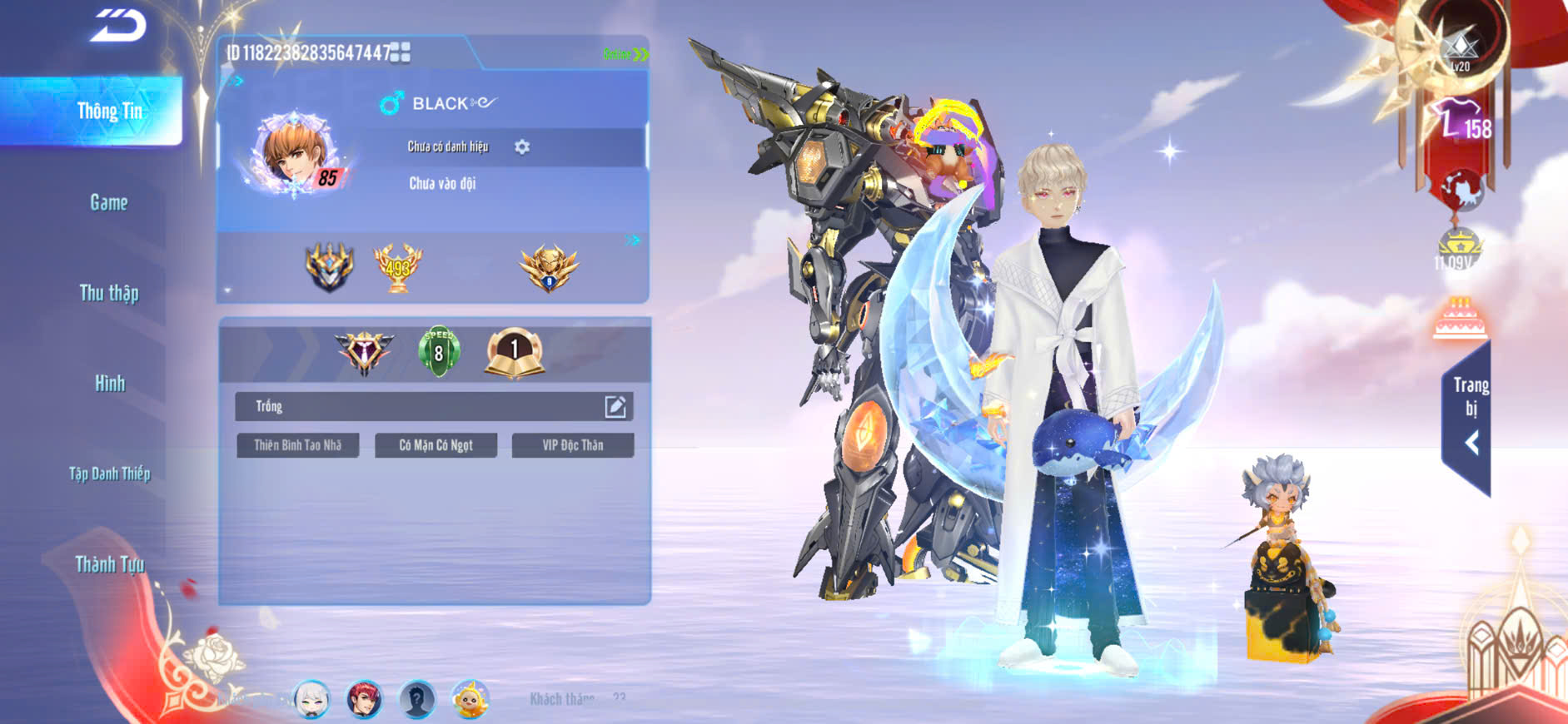1568x724 pixels.
Task: Switch to the Thông Tin tab
Action: point(109,112)
